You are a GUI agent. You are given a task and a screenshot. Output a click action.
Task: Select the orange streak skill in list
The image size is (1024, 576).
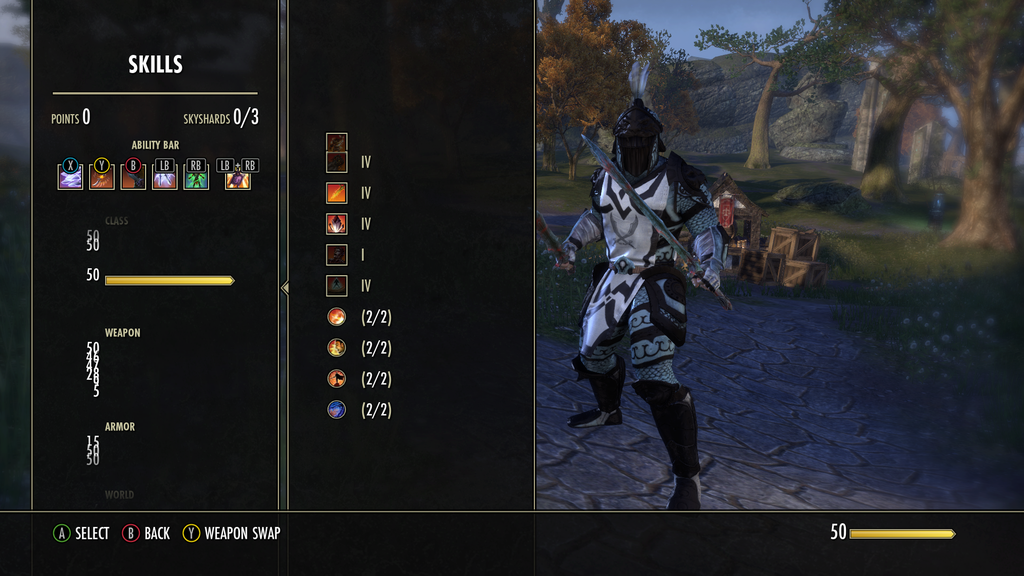tap(337, 193)
